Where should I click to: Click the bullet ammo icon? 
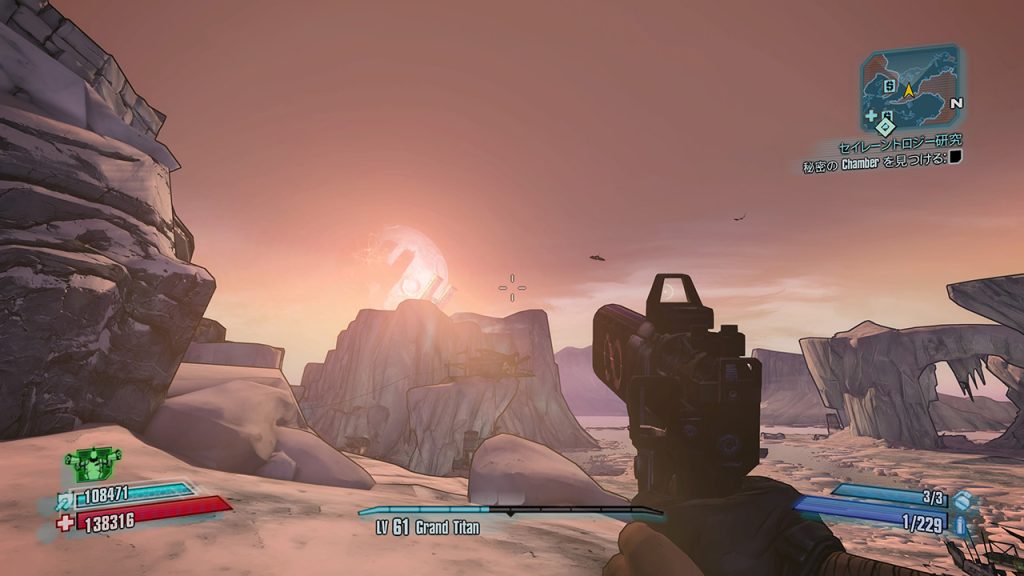click(x=961, y=523)
